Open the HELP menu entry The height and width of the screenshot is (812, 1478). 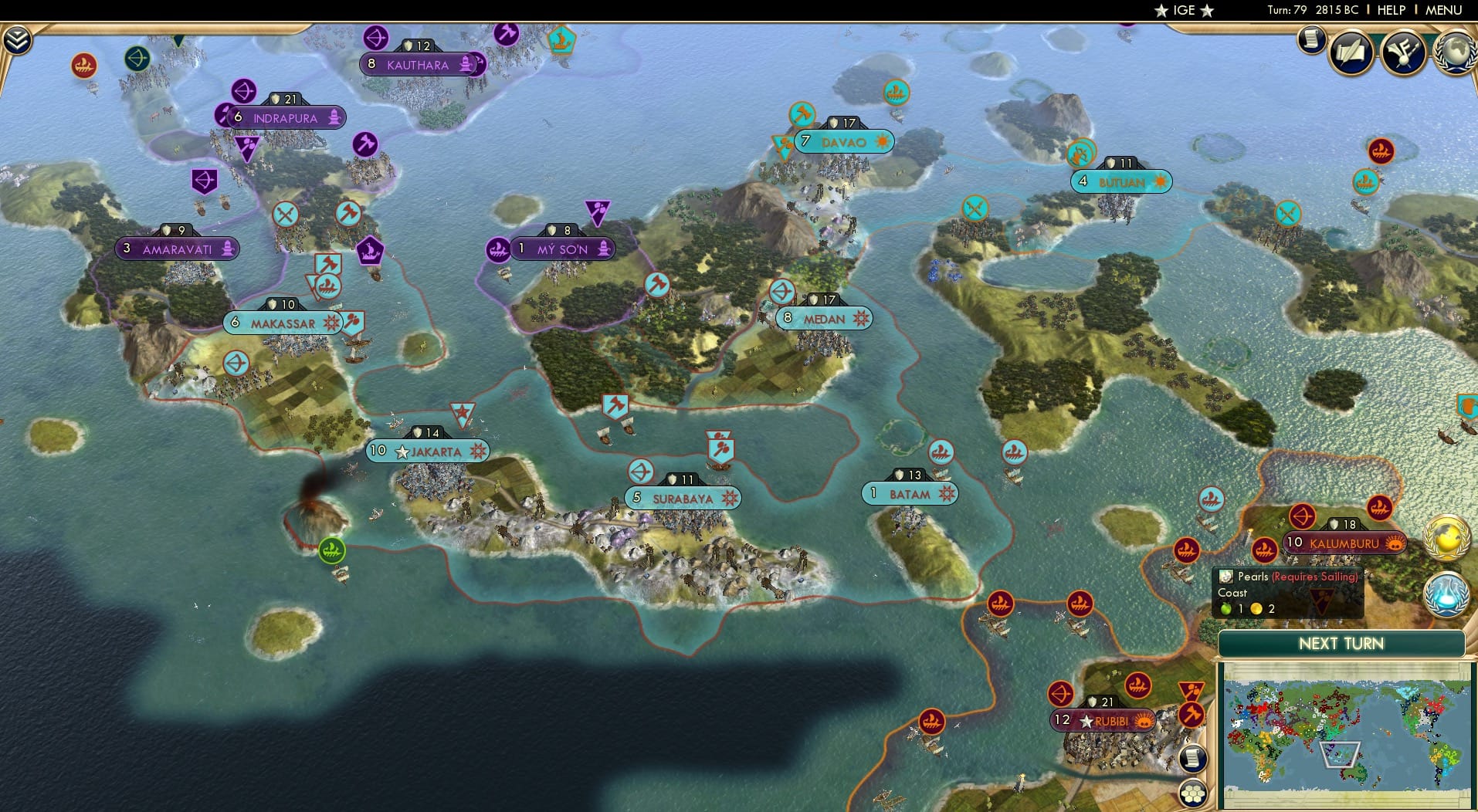point(1390,10)
